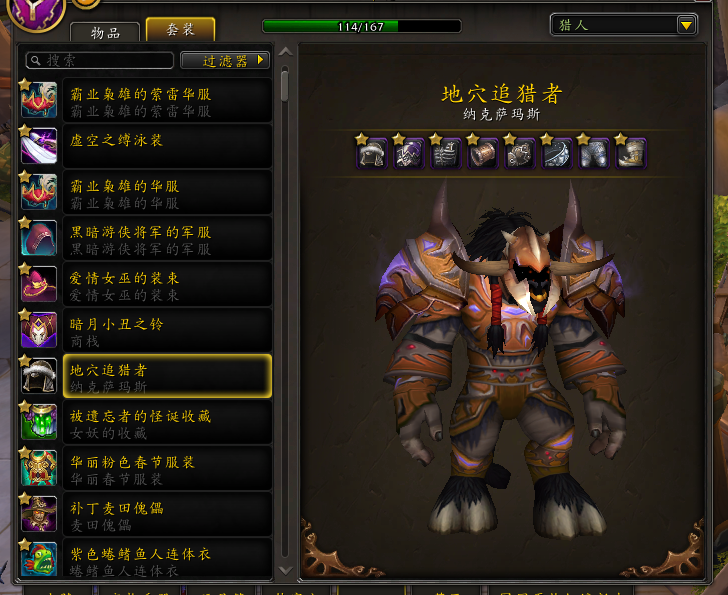Select the 套装 tab
This screenshot has width=728, height=595.
tap(180, 31)
